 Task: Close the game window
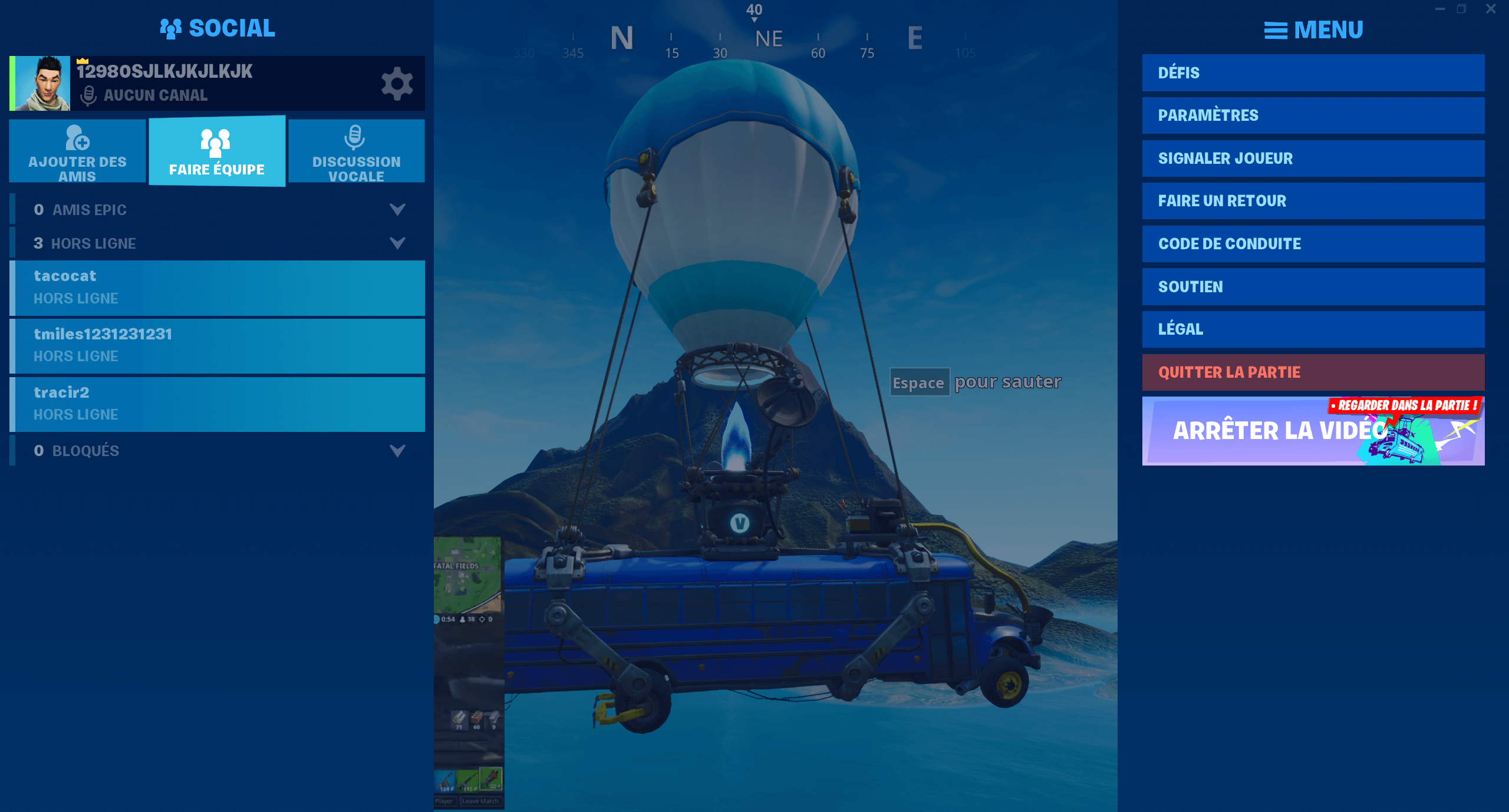1491,9
